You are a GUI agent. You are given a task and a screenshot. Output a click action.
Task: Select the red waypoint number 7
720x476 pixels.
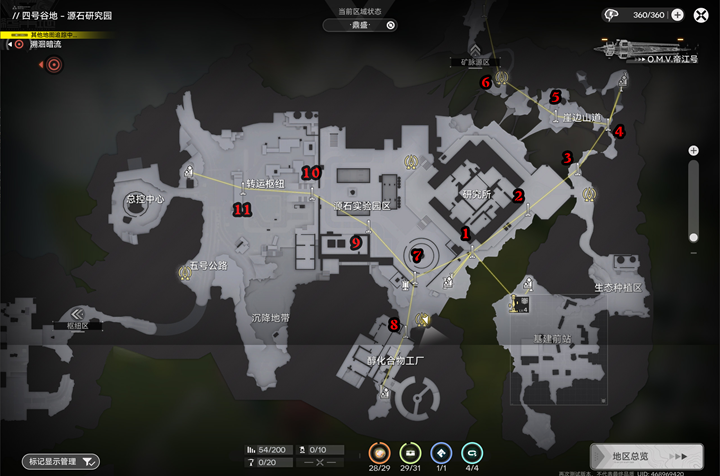click(417, 256)
